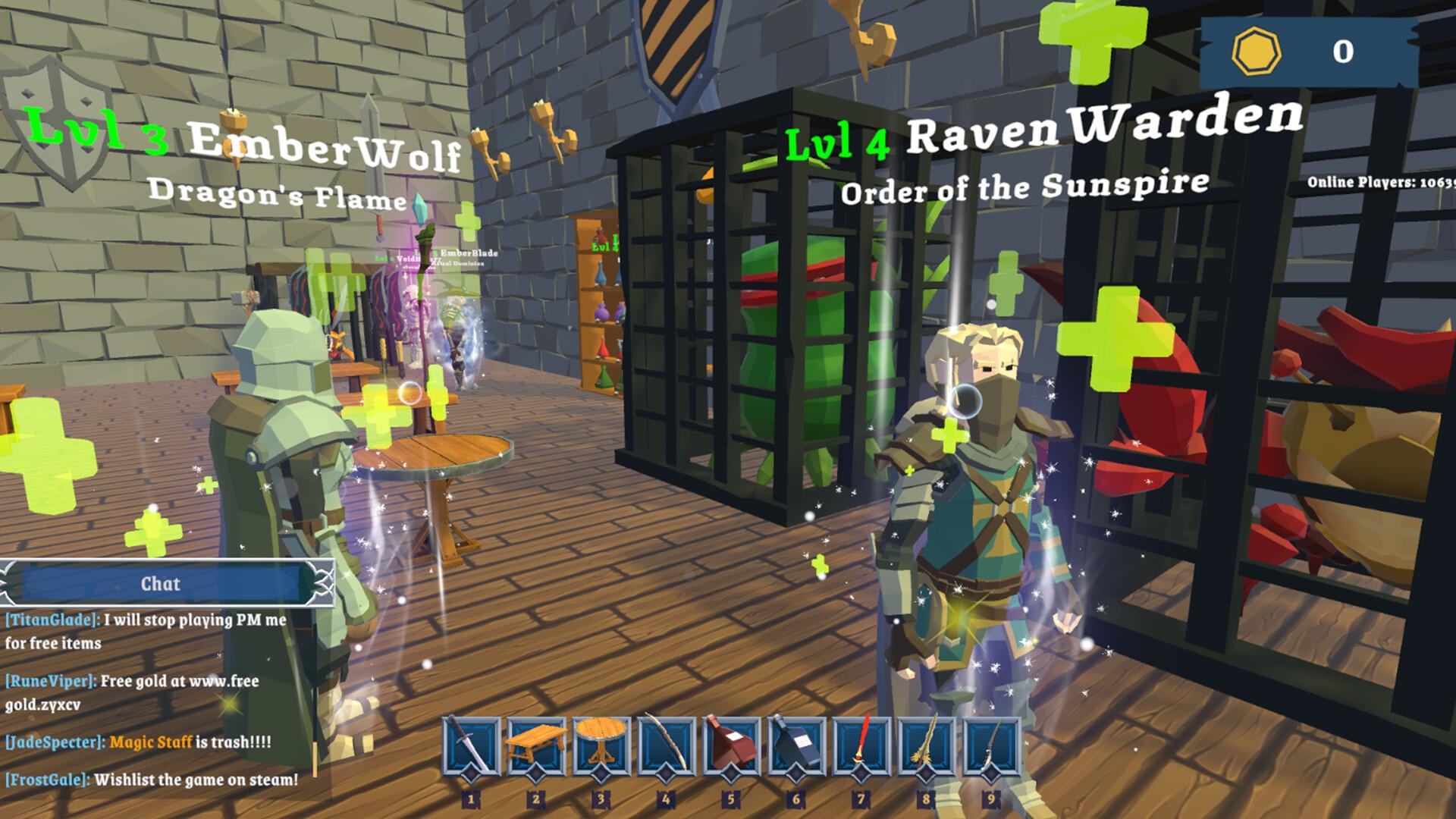
Task: Choose the rectangular wooden table slot
Action: tap(535, 748)
